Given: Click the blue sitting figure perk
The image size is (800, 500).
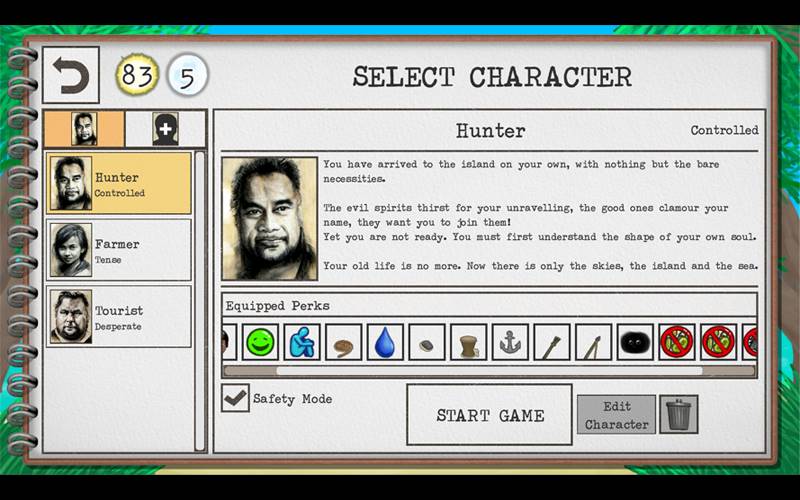Looking at the screenshot, I should pyautogui.click(x=302, y=342).
